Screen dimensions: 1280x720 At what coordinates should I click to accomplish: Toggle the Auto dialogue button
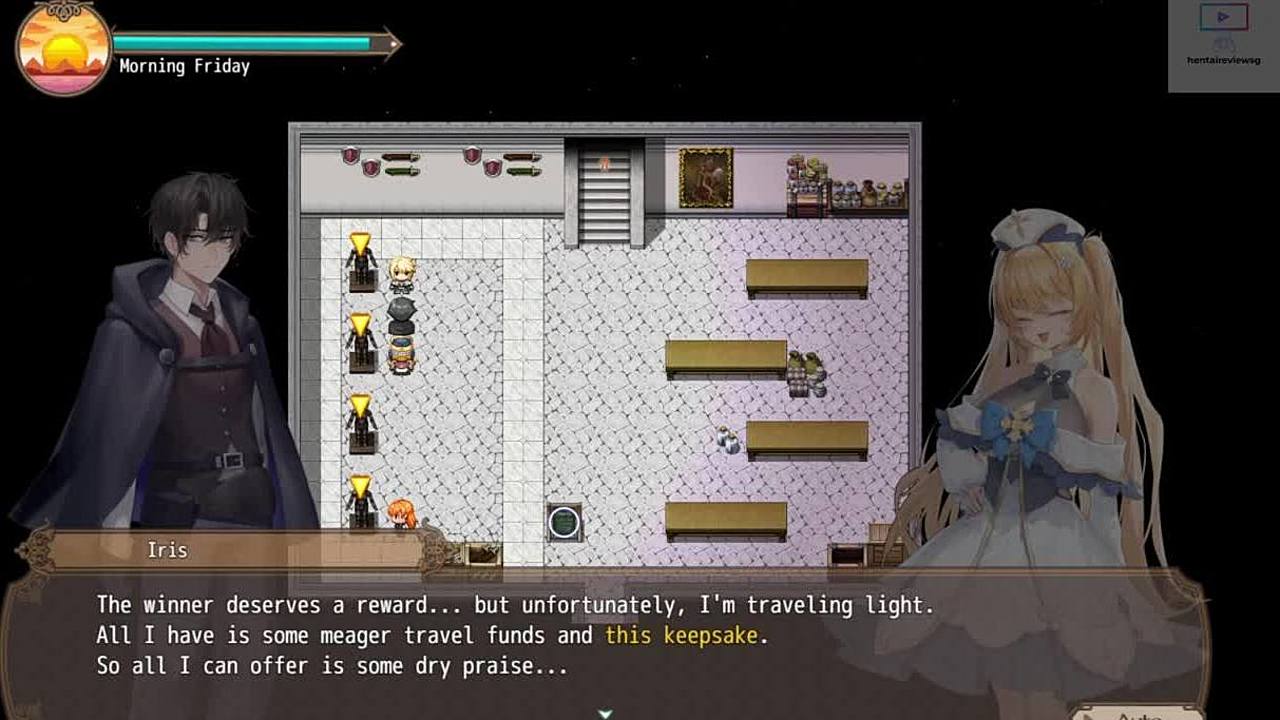click(1136, 713)
